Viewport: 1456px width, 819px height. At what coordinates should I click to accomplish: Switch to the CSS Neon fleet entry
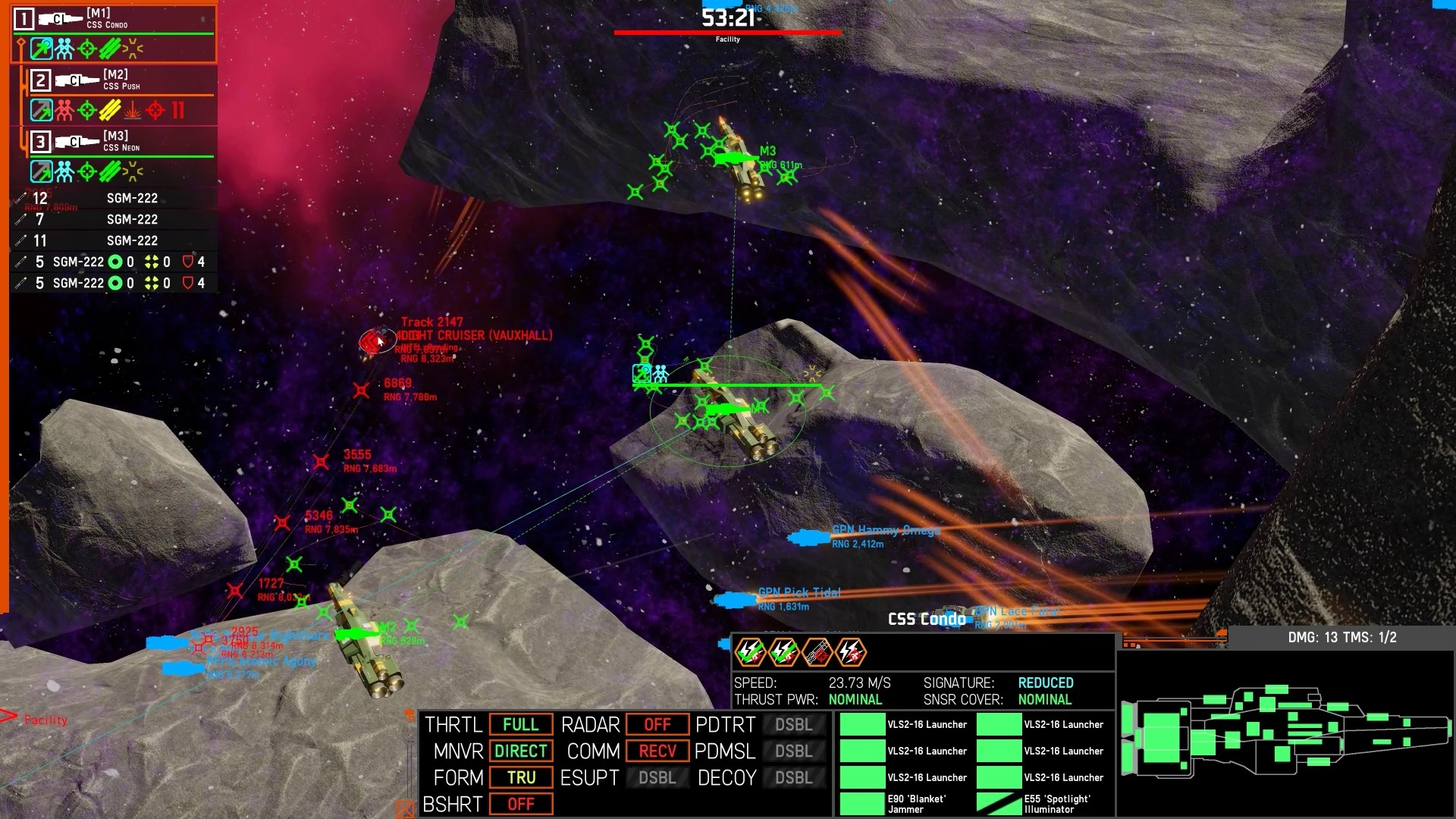coord(121,142)
